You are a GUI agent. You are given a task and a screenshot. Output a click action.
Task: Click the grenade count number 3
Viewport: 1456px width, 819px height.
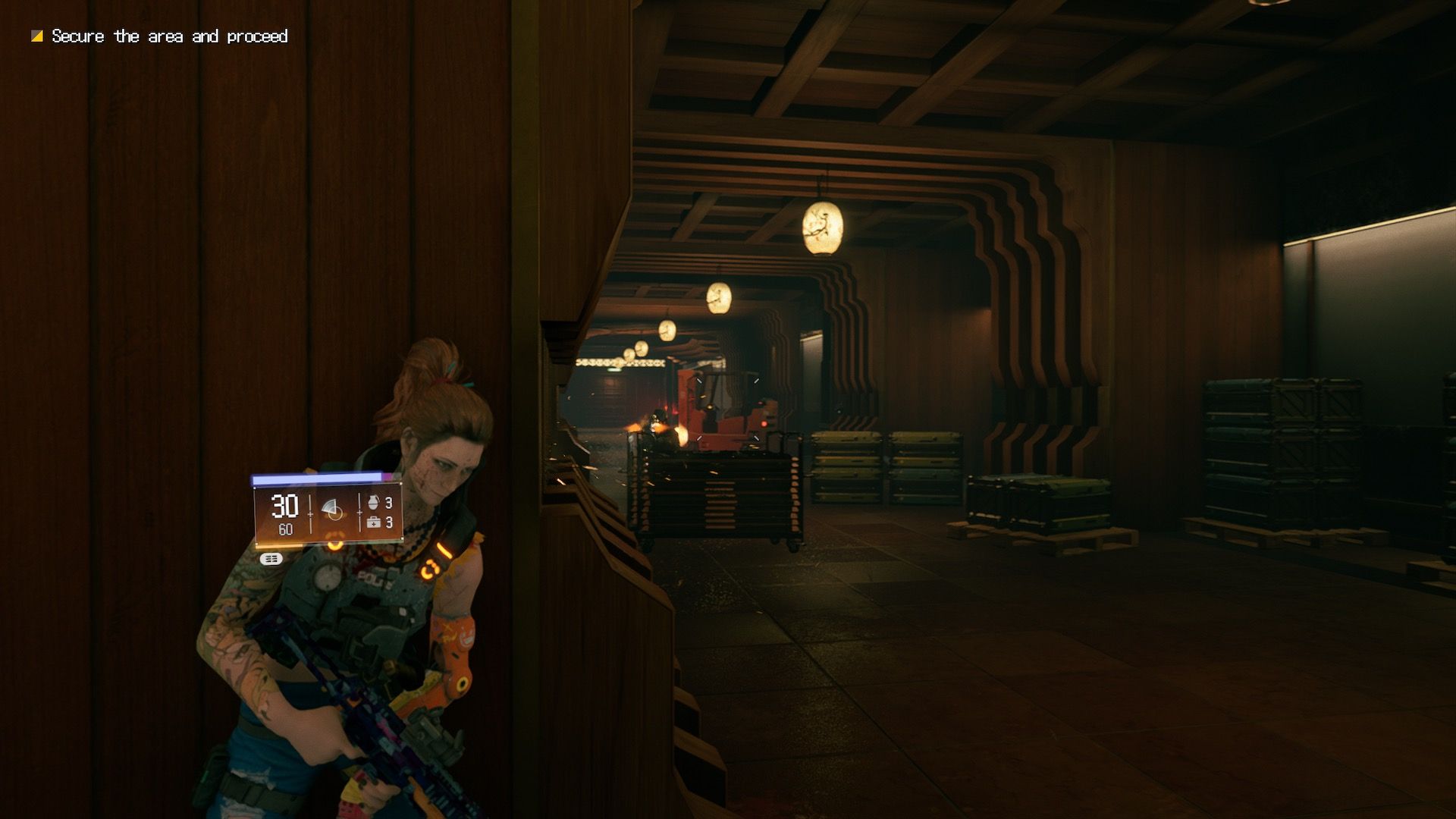coord(388,504)
